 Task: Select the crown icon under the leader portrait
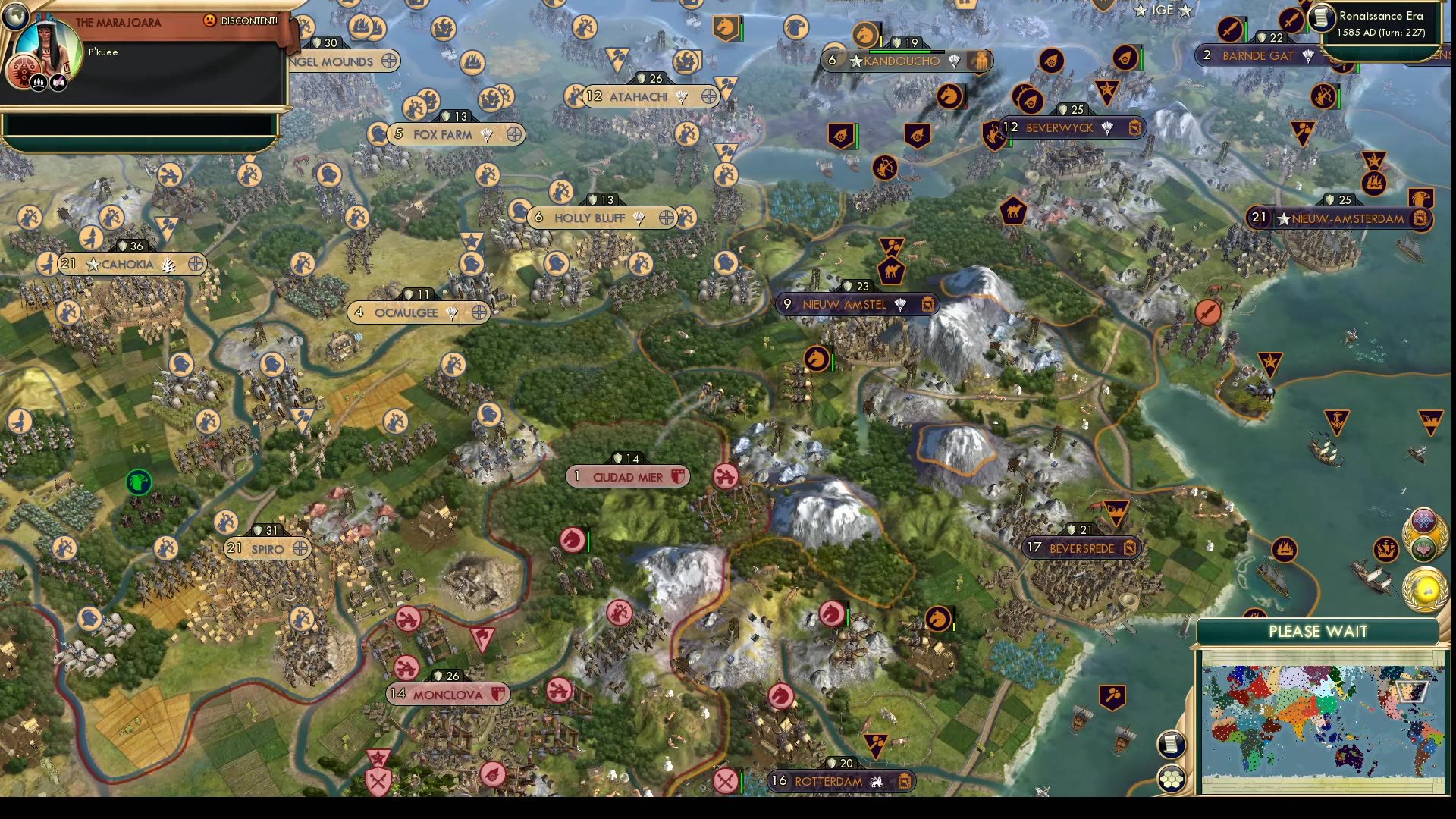tap(39, 83)
